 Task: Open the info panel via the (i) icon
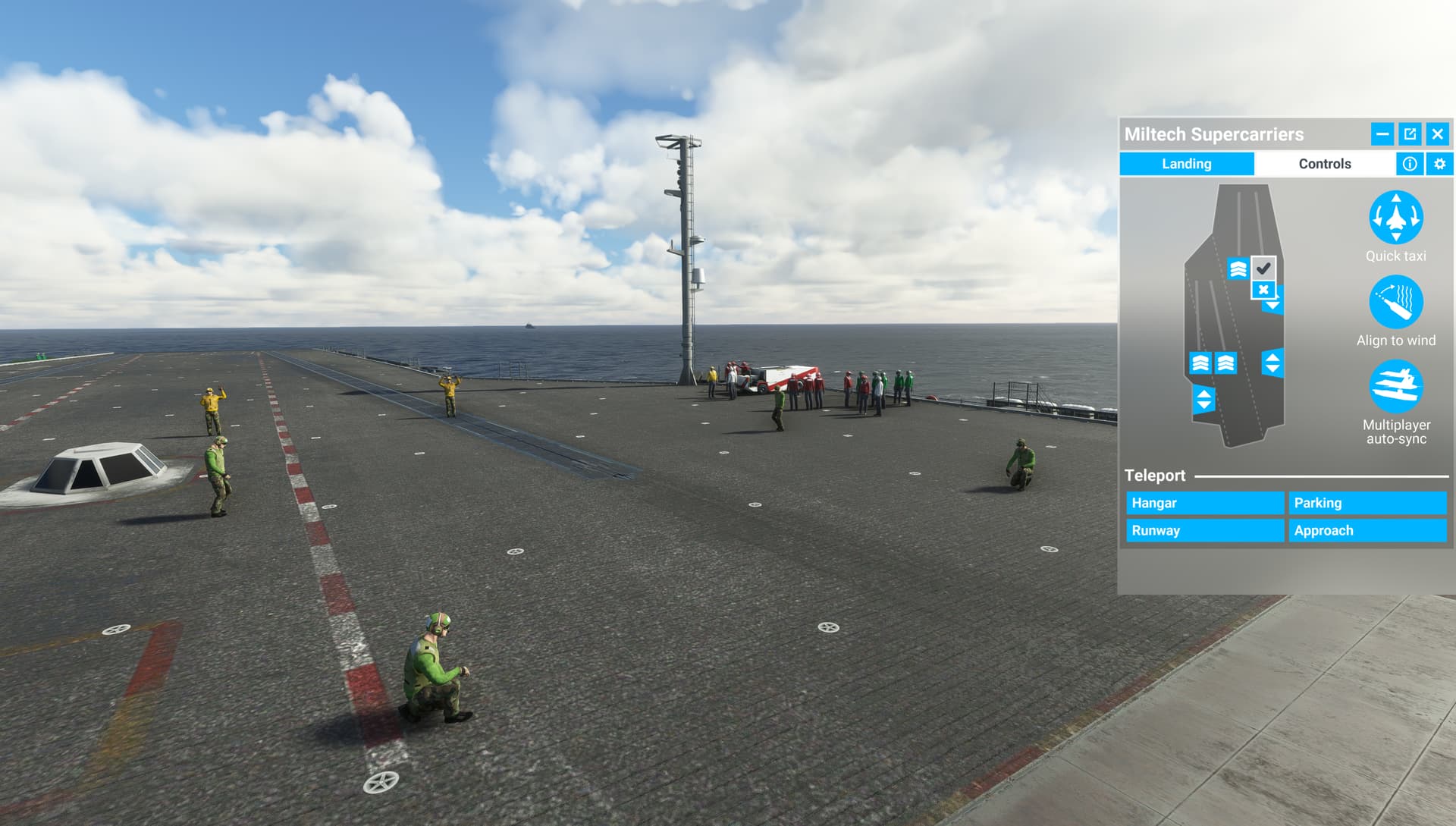coord(1409,164)
